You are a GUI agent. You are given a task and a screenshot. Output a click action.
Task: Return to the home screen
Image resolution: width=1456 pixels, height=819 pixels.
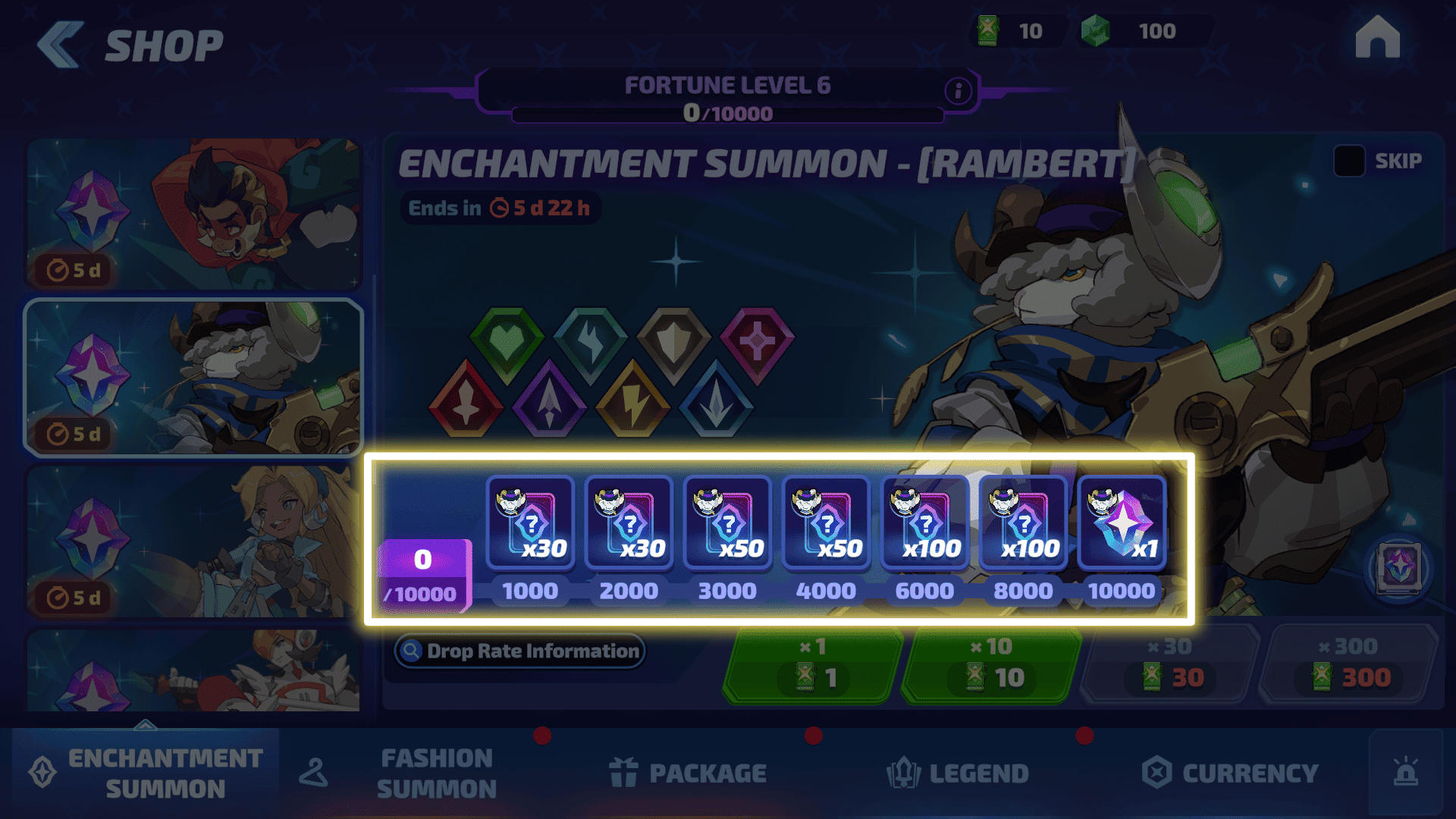pos(1377,38)
